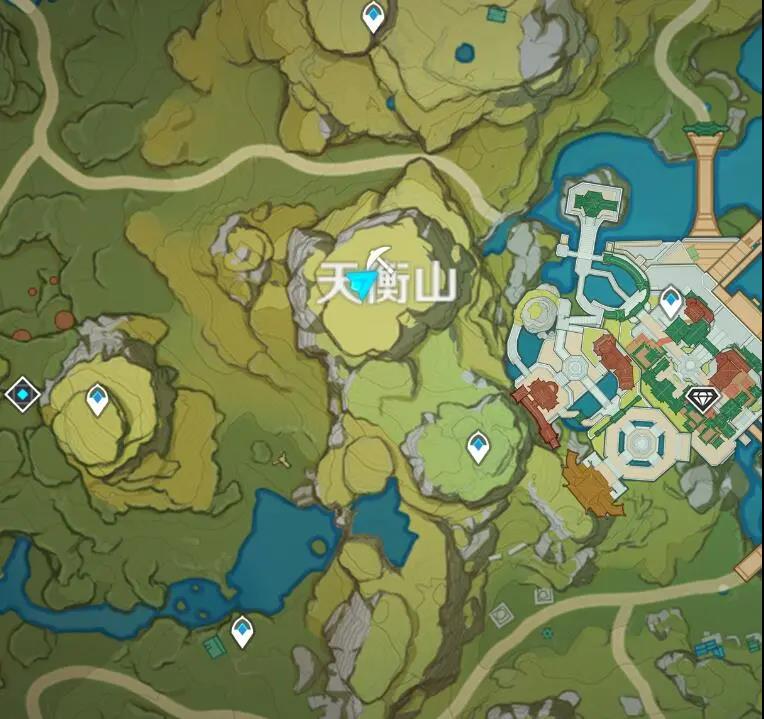Click the blue player location arrow
Image resolution: width=764 pixels, height=719 pixels.
click(x=366, y=287)
